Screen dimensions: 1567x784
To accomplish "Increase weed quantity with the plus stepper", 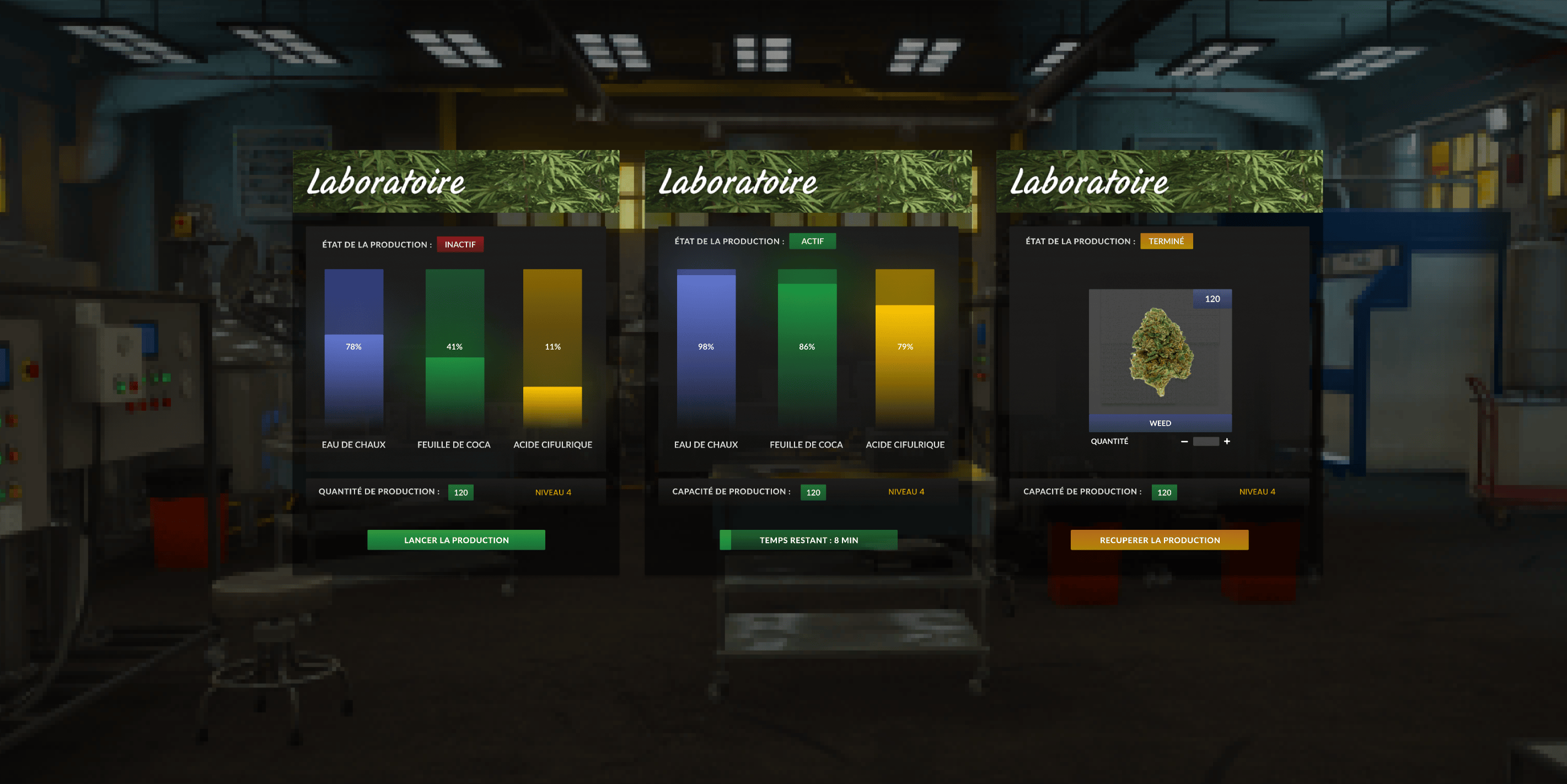I will coord(1226,442).
